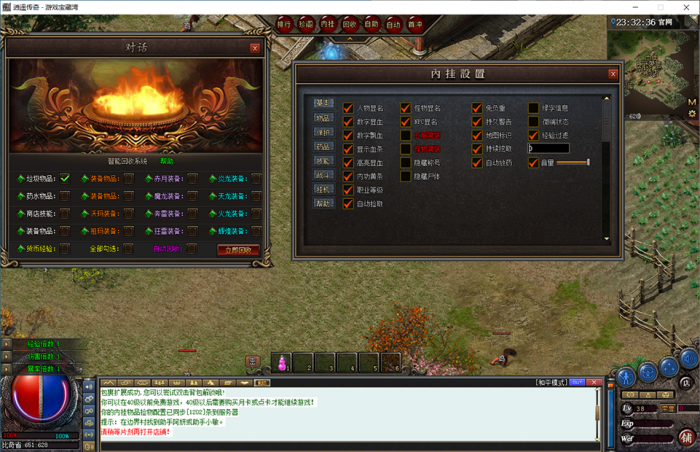
Task: Open the 排行 ranking button
Action: 283,23
